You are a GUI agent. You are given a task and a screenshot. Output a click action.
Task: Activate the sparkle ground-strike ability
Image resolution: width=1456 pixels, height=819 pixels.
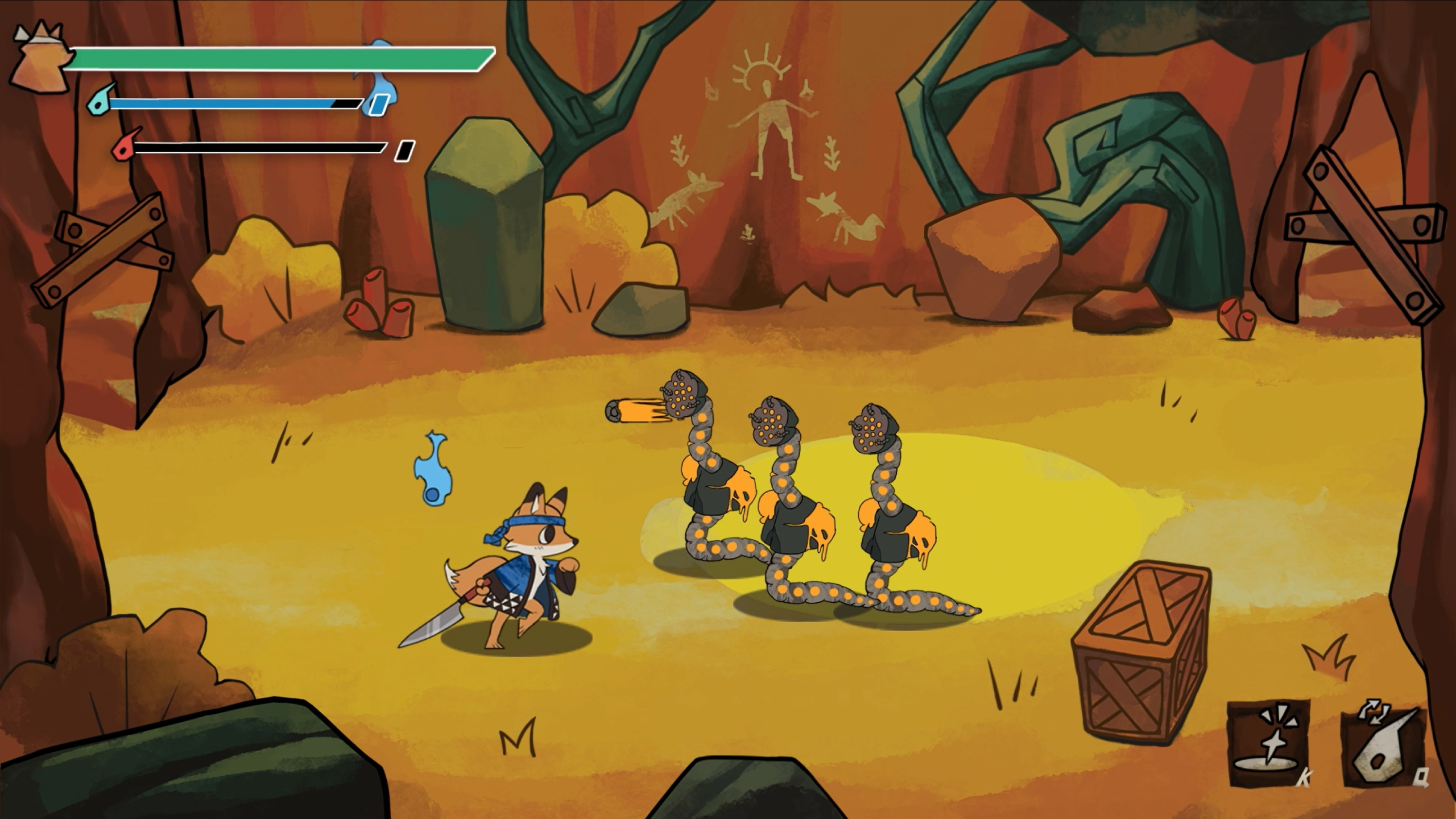pyautogui.click(x=1269, y=742)
